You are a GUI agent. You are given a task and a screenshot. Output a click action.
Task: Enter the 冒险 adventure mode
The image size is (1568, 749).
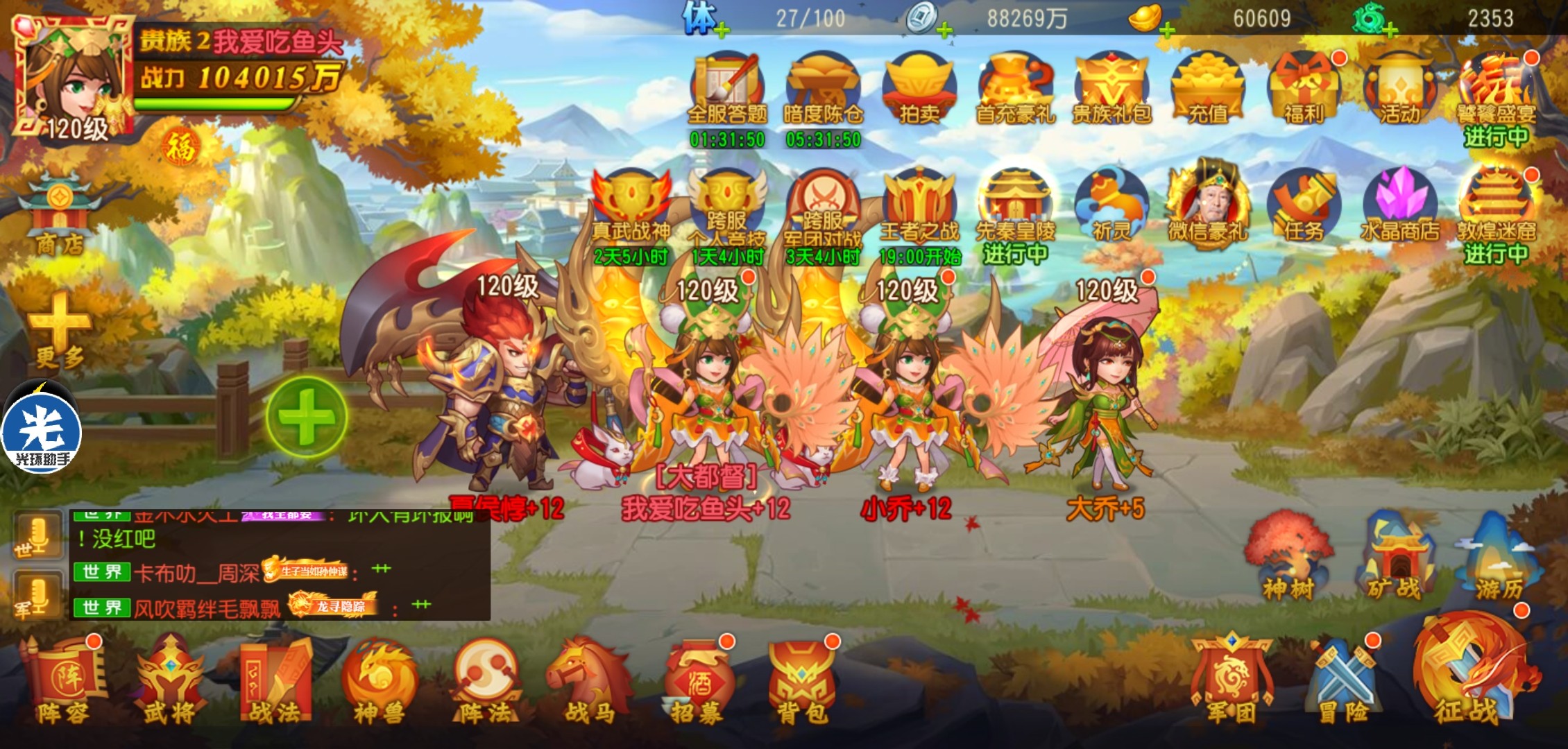[1343, 683]
